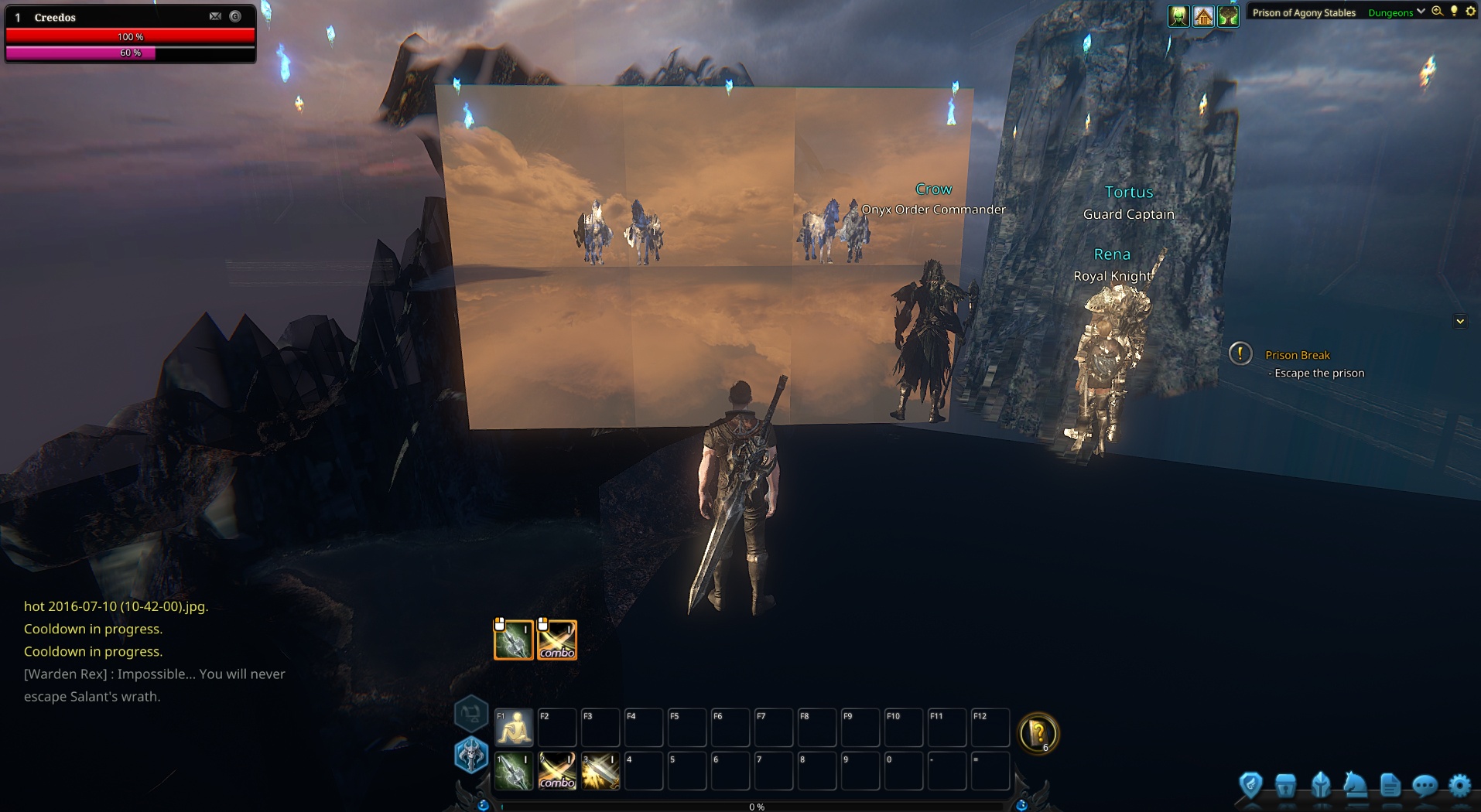Screen dimensions: 1481x812
Task: Click the magnifying glass zoom icon
Action: [x=1437, y=12]
